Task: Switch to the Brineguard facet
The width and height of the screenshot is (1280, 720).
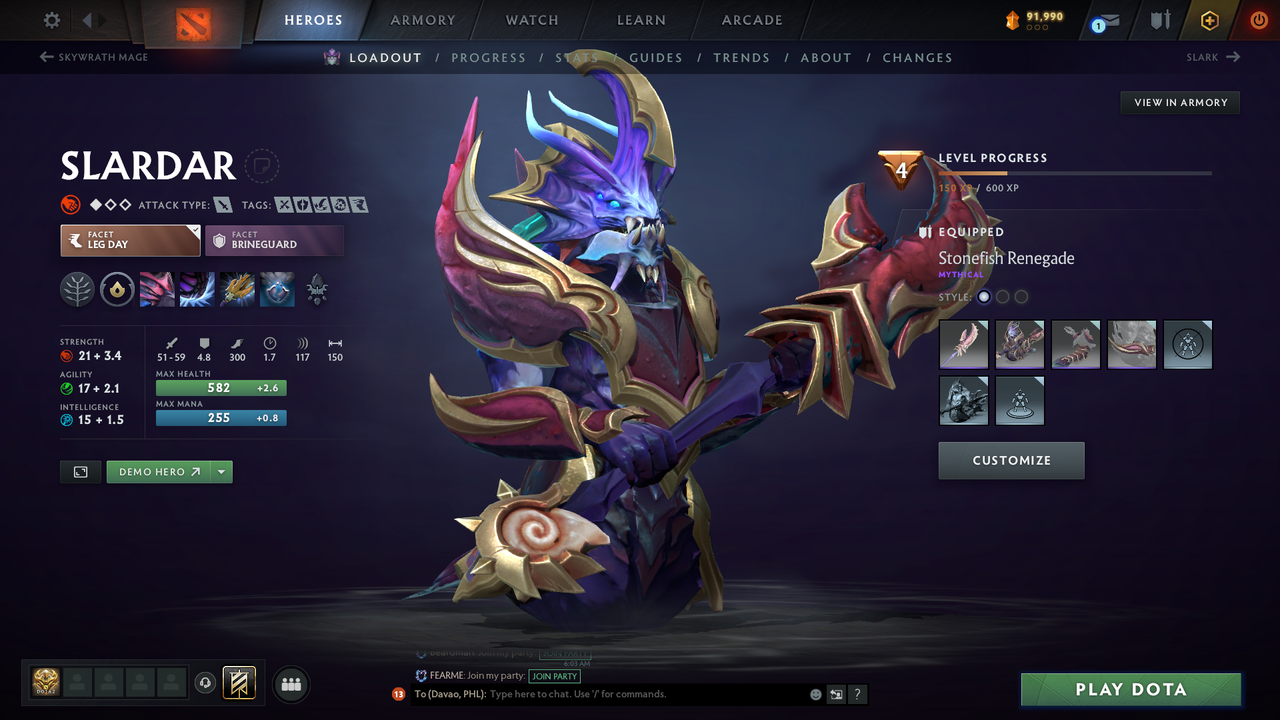Action: coord(274,240)
